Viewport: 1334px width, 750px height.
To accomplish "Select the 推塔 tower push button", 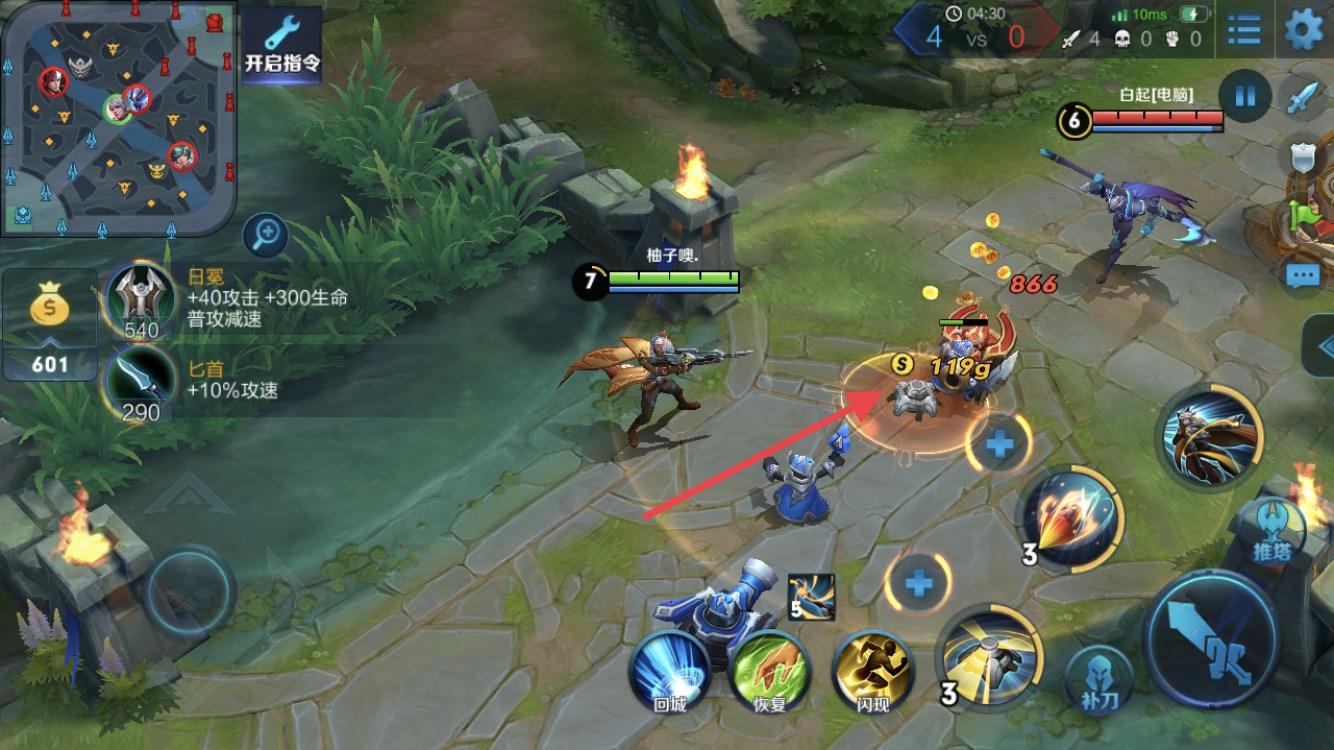I will [x=1270, y=531].
